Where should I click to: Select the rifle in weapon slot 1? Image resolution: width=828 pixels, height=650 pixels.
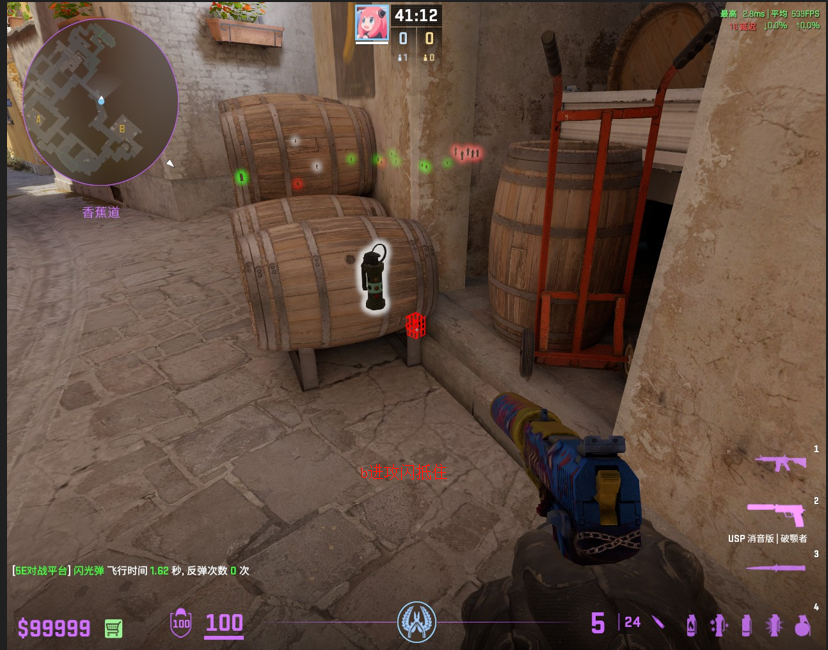[x=780, y=462]
